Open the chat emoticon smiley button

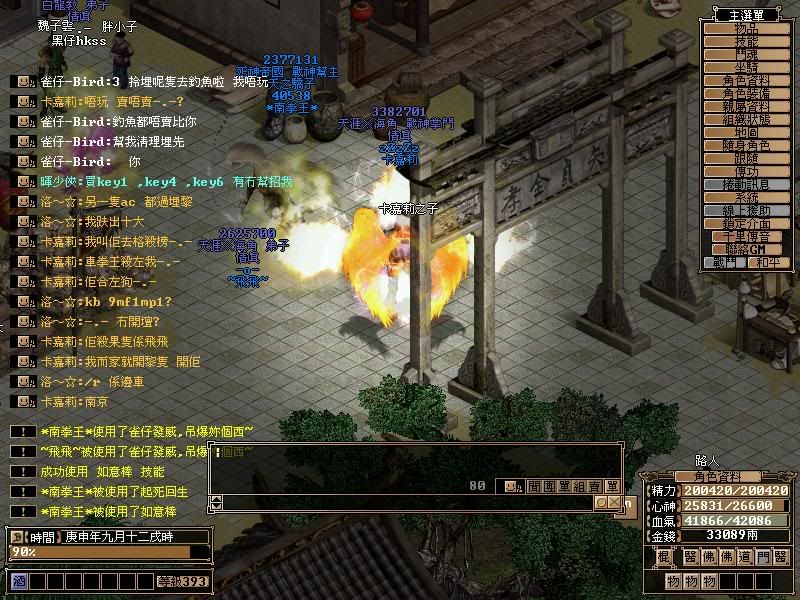point(511,486)
